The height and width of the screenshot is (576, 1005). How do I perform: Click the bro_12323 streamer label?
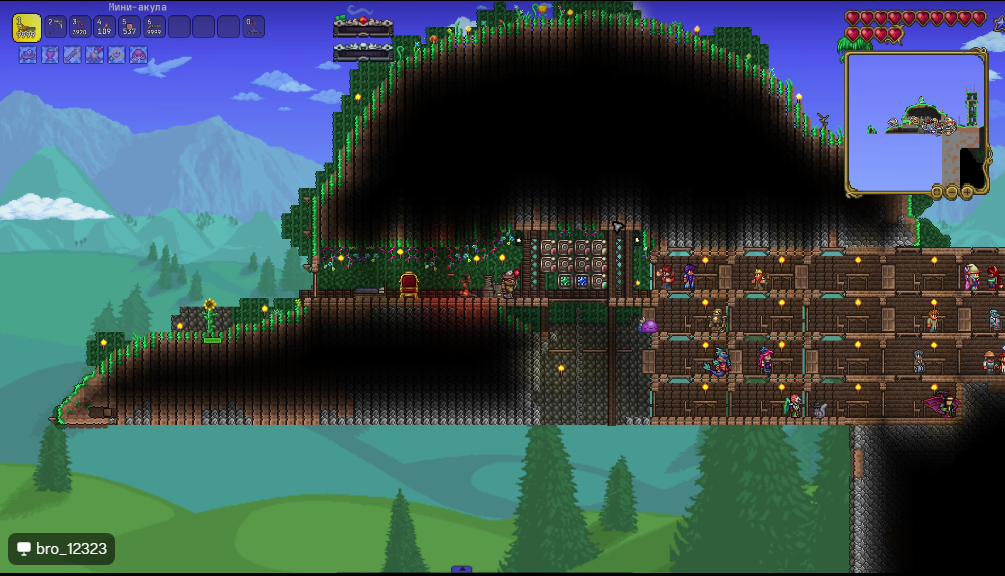click(61, 549)
